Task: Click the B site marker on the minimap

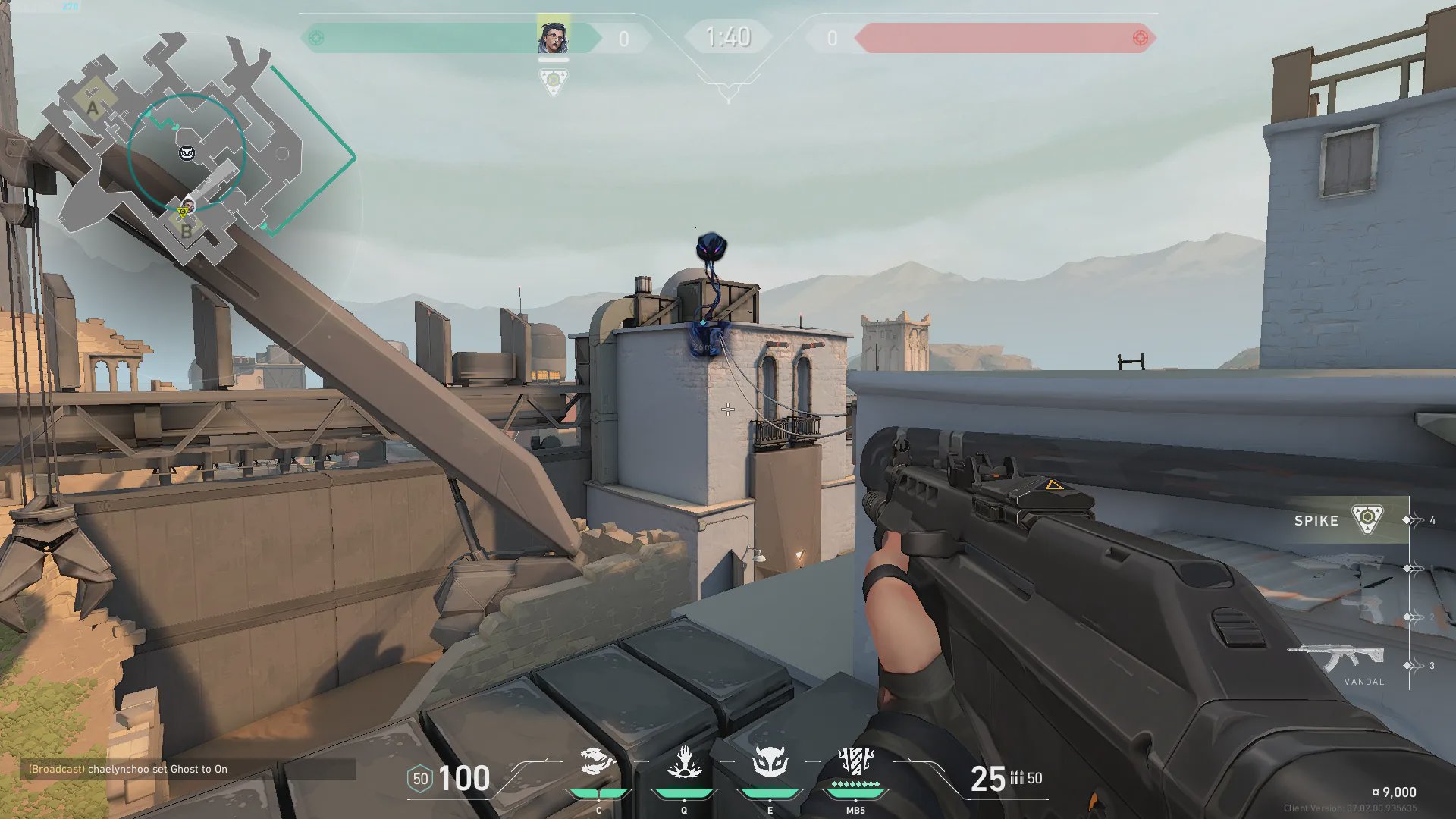Action: (x=187, y=231)
